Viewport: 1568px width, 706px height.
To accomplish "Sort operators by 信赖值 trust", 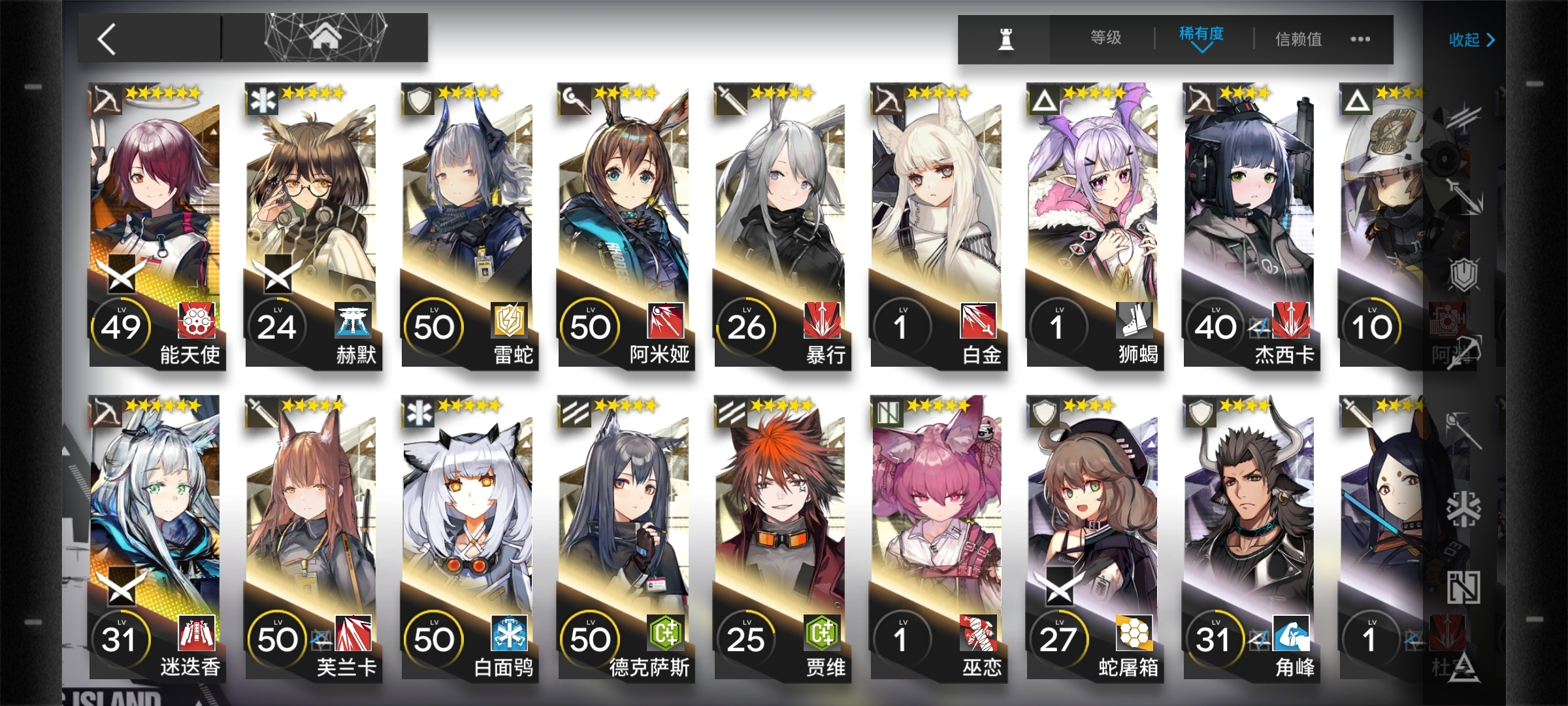I will coord(1298,39).
